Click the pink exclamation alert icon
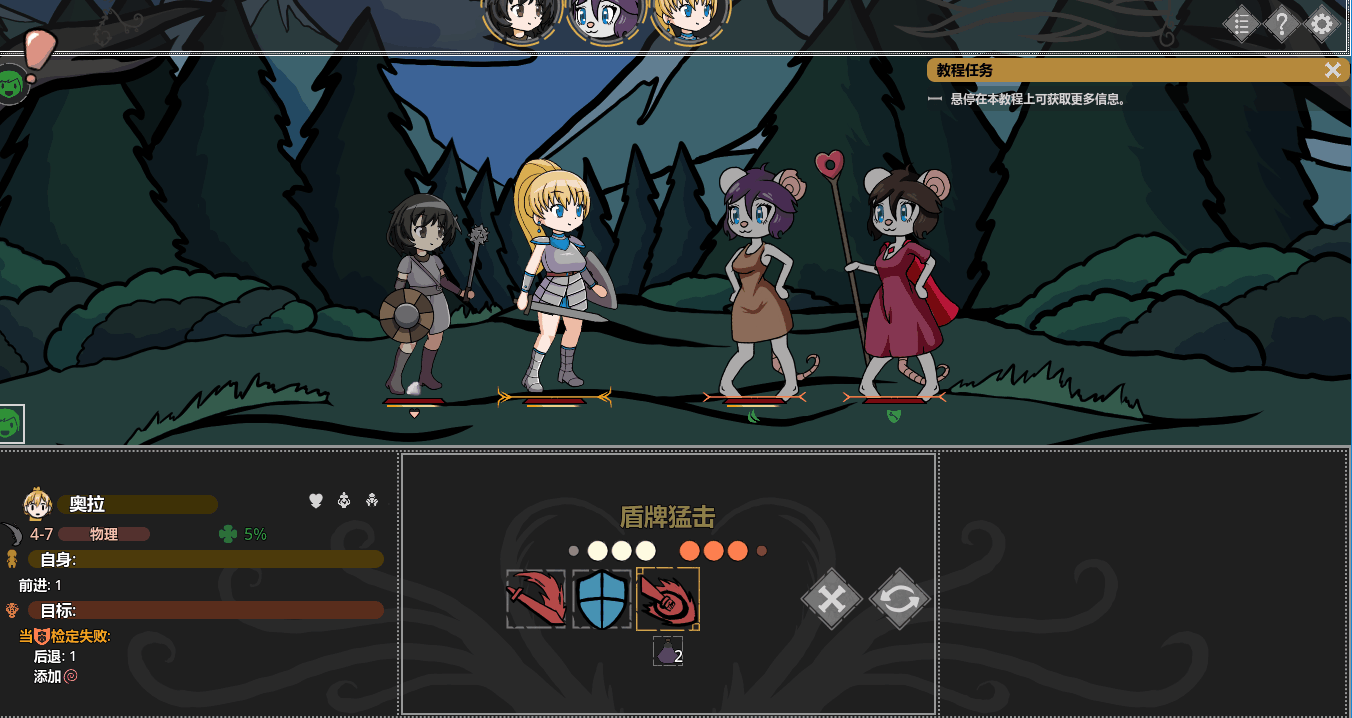Image resolution: width=1352 pixels, height=718 pixels. 39,50
